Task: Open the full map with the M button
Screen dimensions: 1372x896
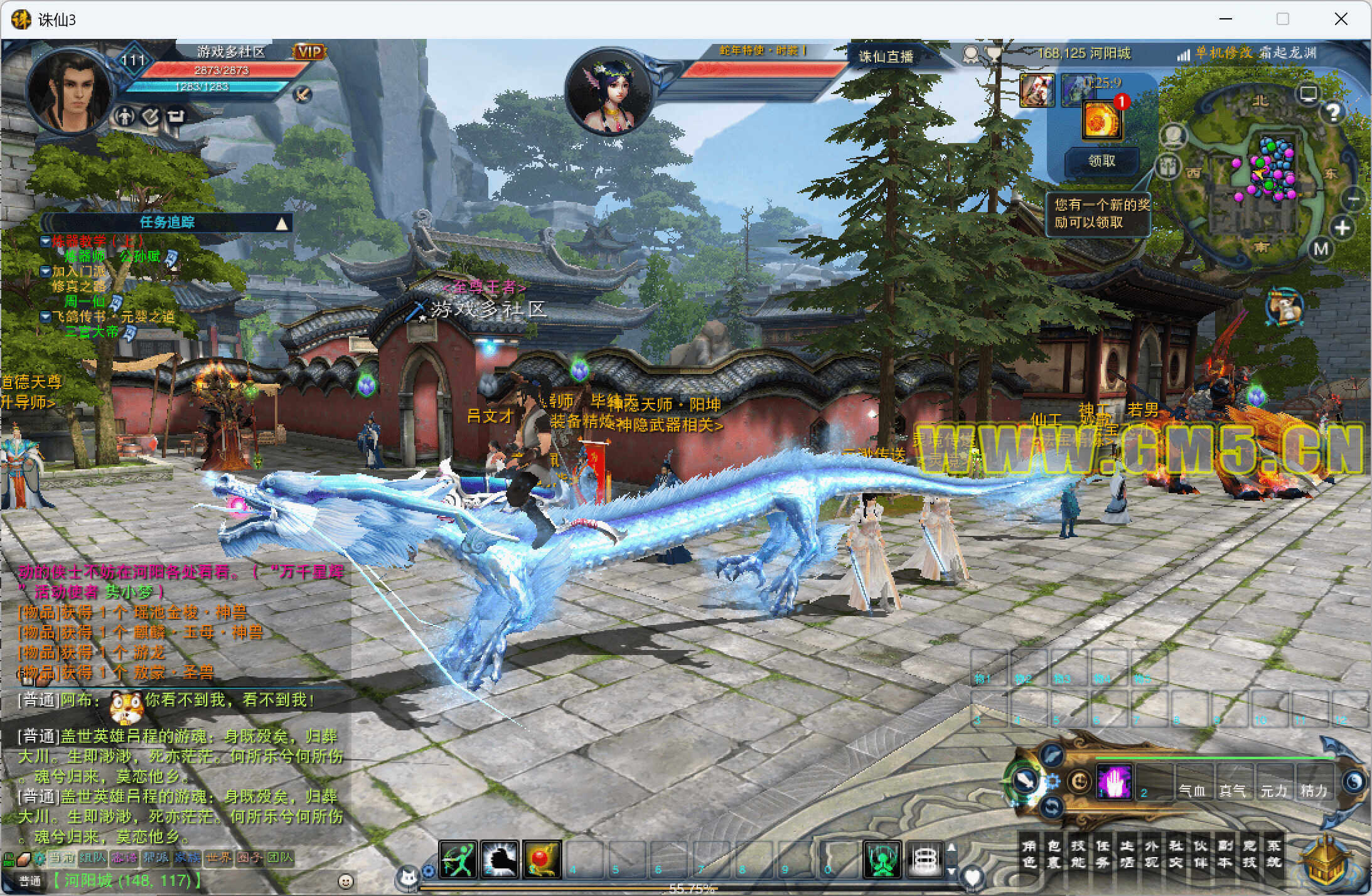Action: 1321,249
